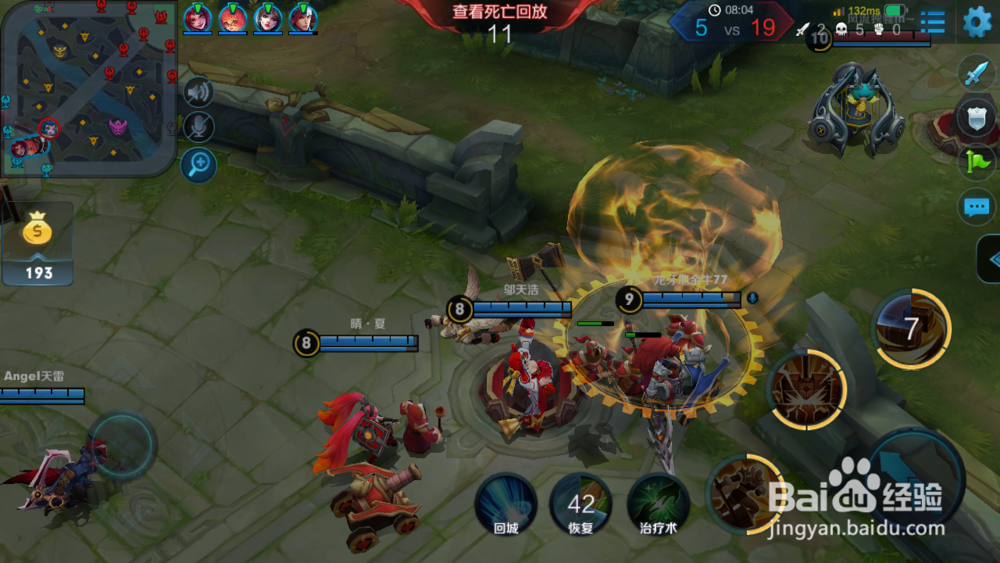Activate the 回城 recall skill
Viewport: 1000px width, 563px height.
(505, 504)
